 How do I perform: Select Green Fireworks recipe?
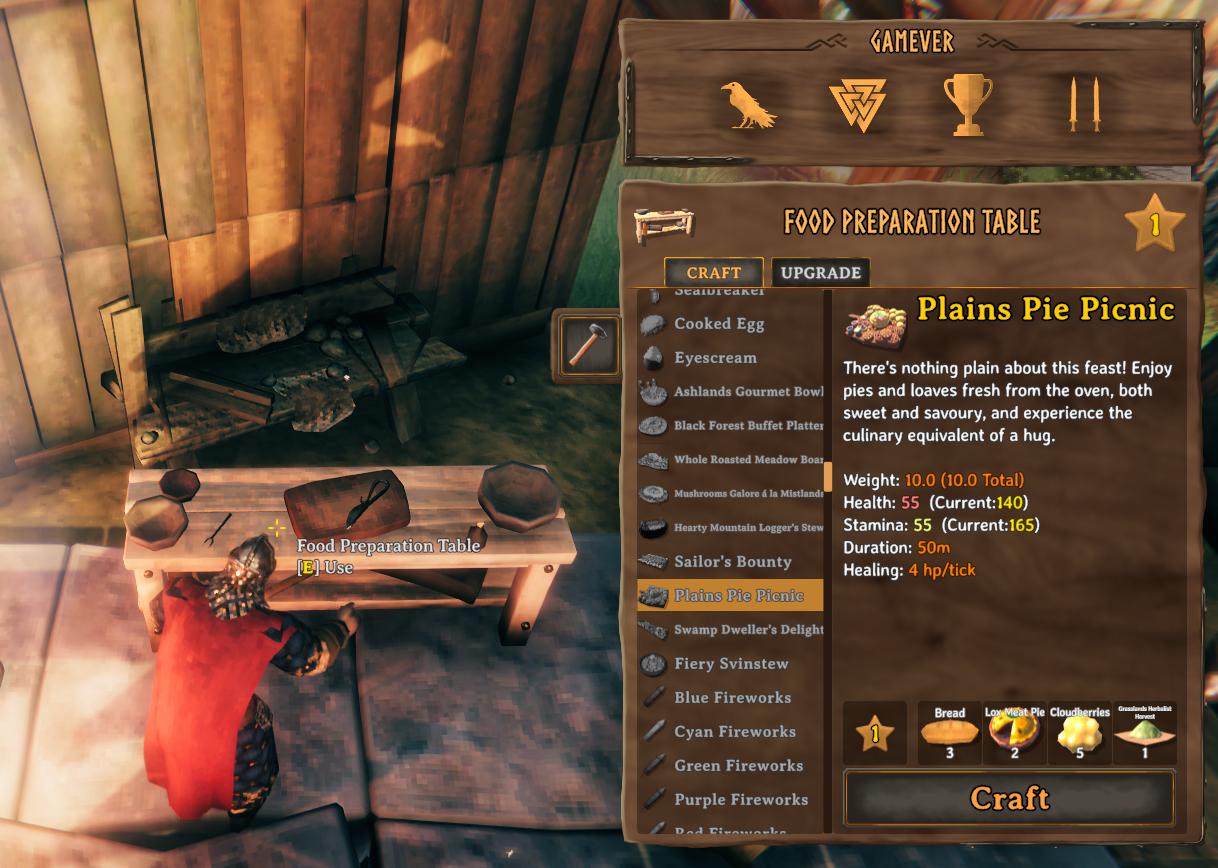click(x=738, y=766)
